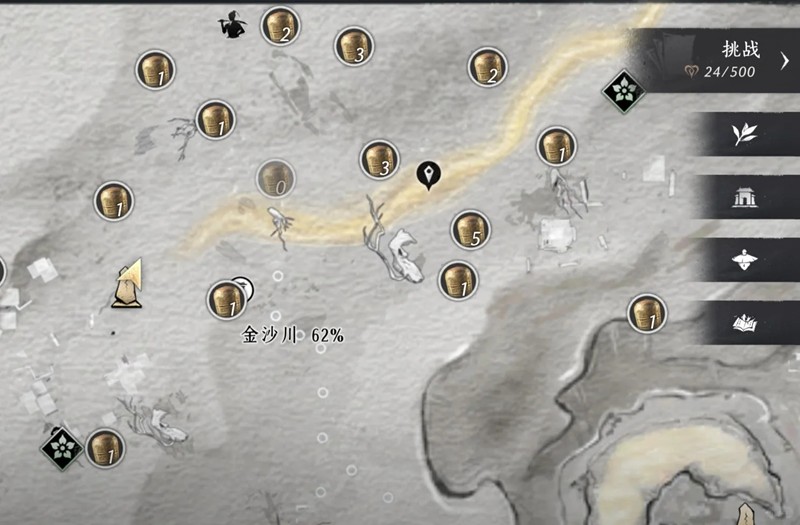Select the temple gate filter button
800x525 pixels.
pyautogui.click(x=743, y=198)
